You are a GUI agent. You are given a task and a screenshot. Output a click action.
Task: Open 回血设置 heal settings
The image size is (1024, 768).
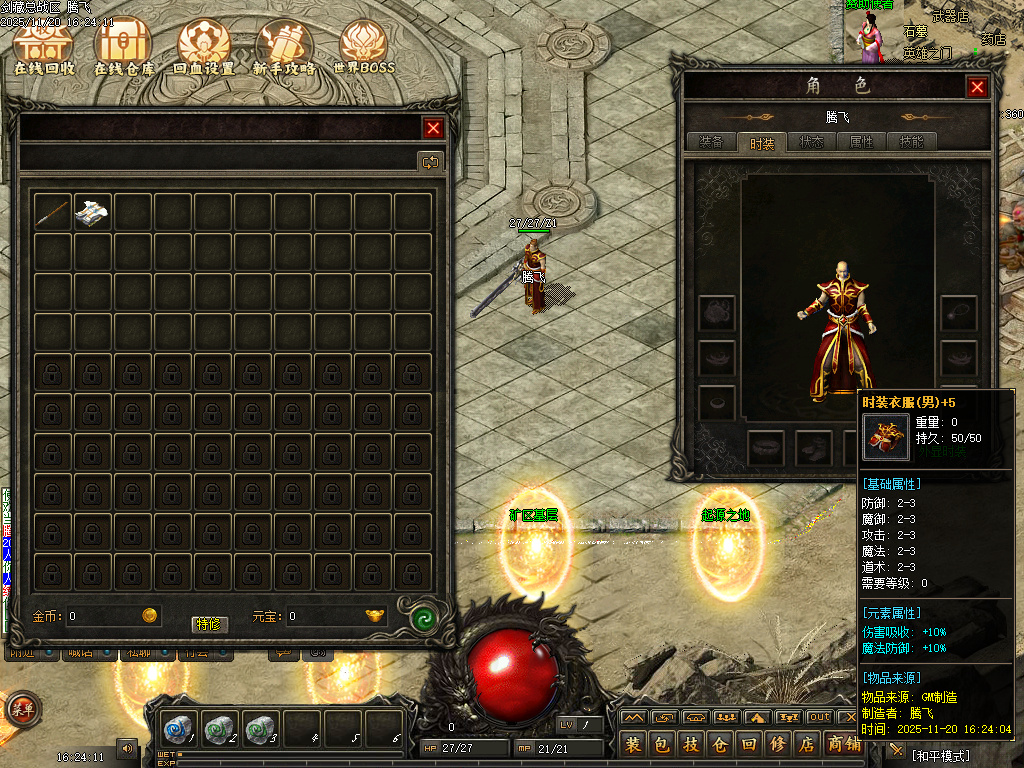pyautogui.click(x=203, y=48)
